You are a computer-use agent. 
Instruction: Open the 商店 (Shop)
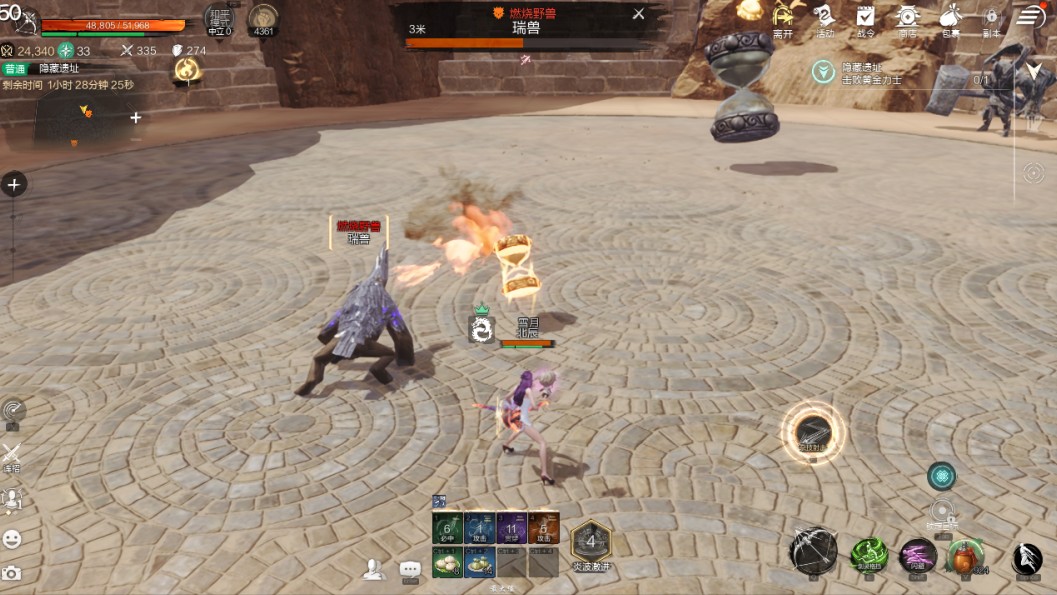tap(907, 19)
